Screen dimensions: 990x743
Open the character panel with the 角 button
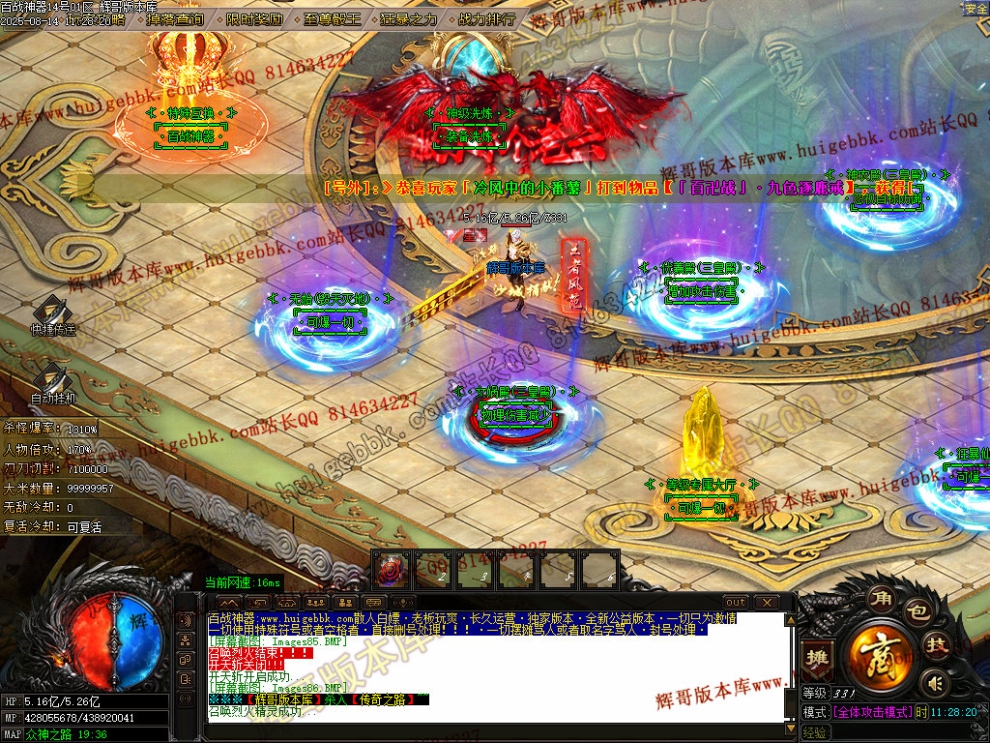click(x=881, y=597)
